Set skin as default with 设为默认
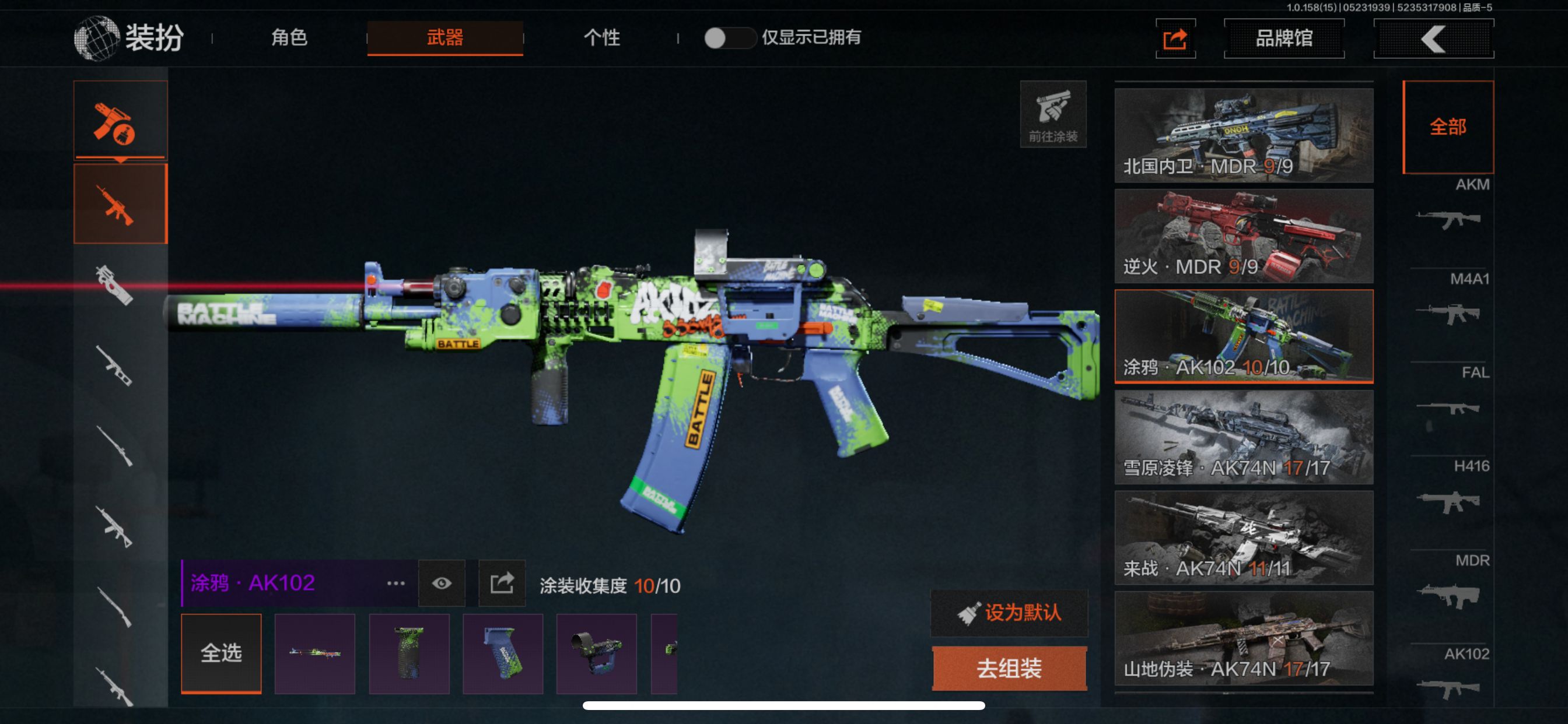Image resolution: width=1568 pixels, height=724 pixels. 1009,612
